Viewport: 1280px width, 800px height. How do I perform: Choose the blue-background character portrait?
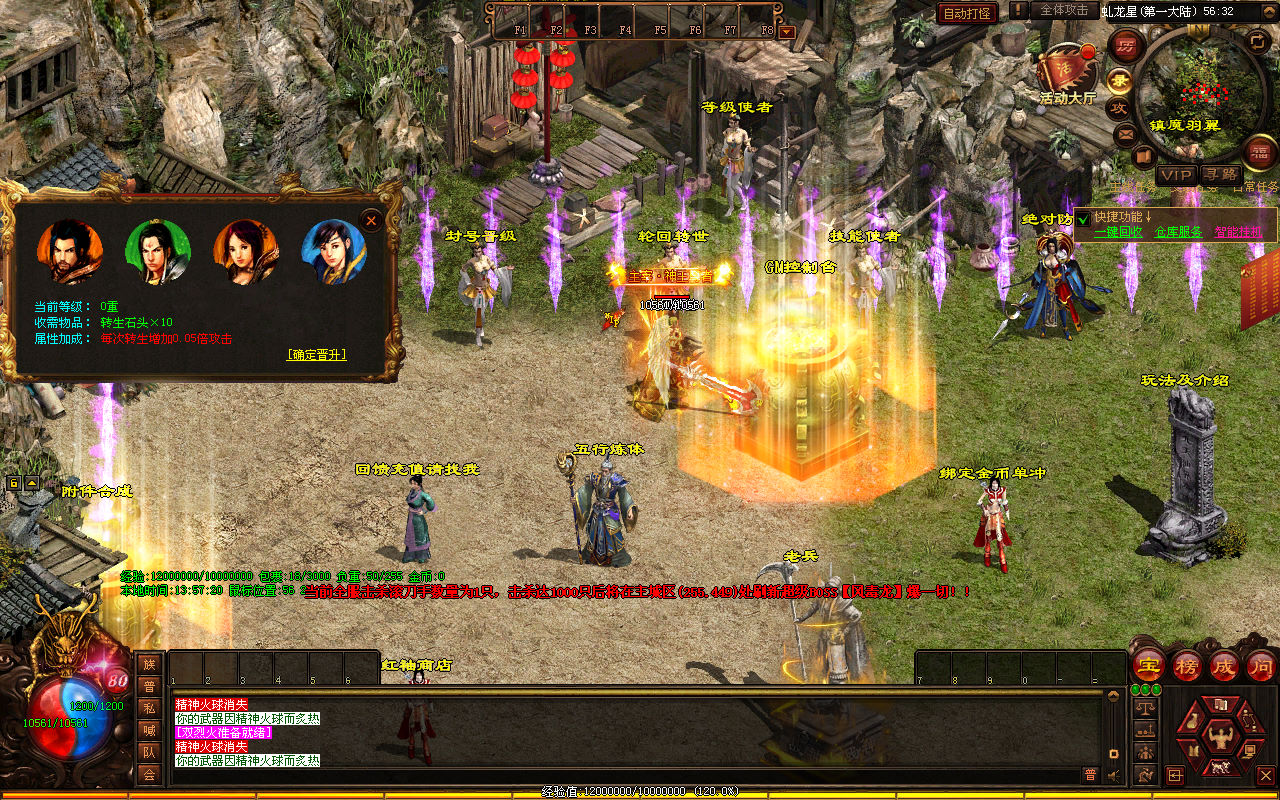pyautogui.click(x=334, y=252)
